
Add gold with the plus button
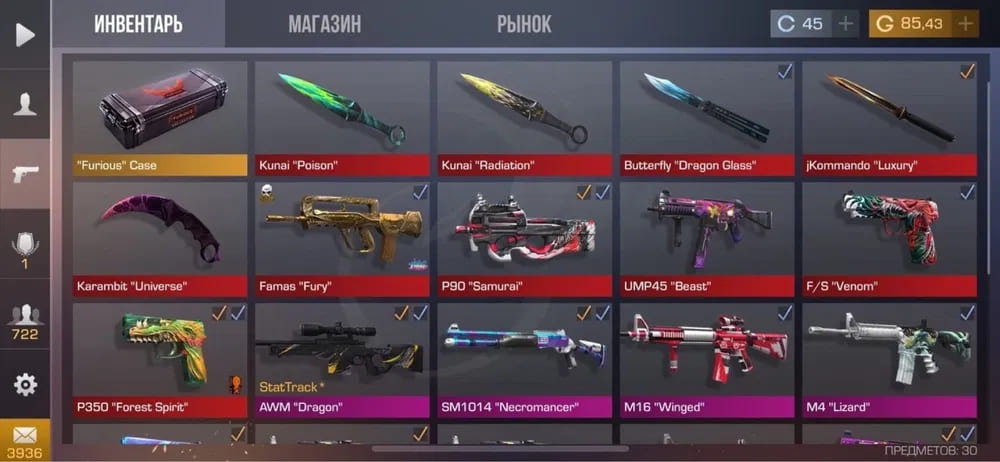point(965,24)
